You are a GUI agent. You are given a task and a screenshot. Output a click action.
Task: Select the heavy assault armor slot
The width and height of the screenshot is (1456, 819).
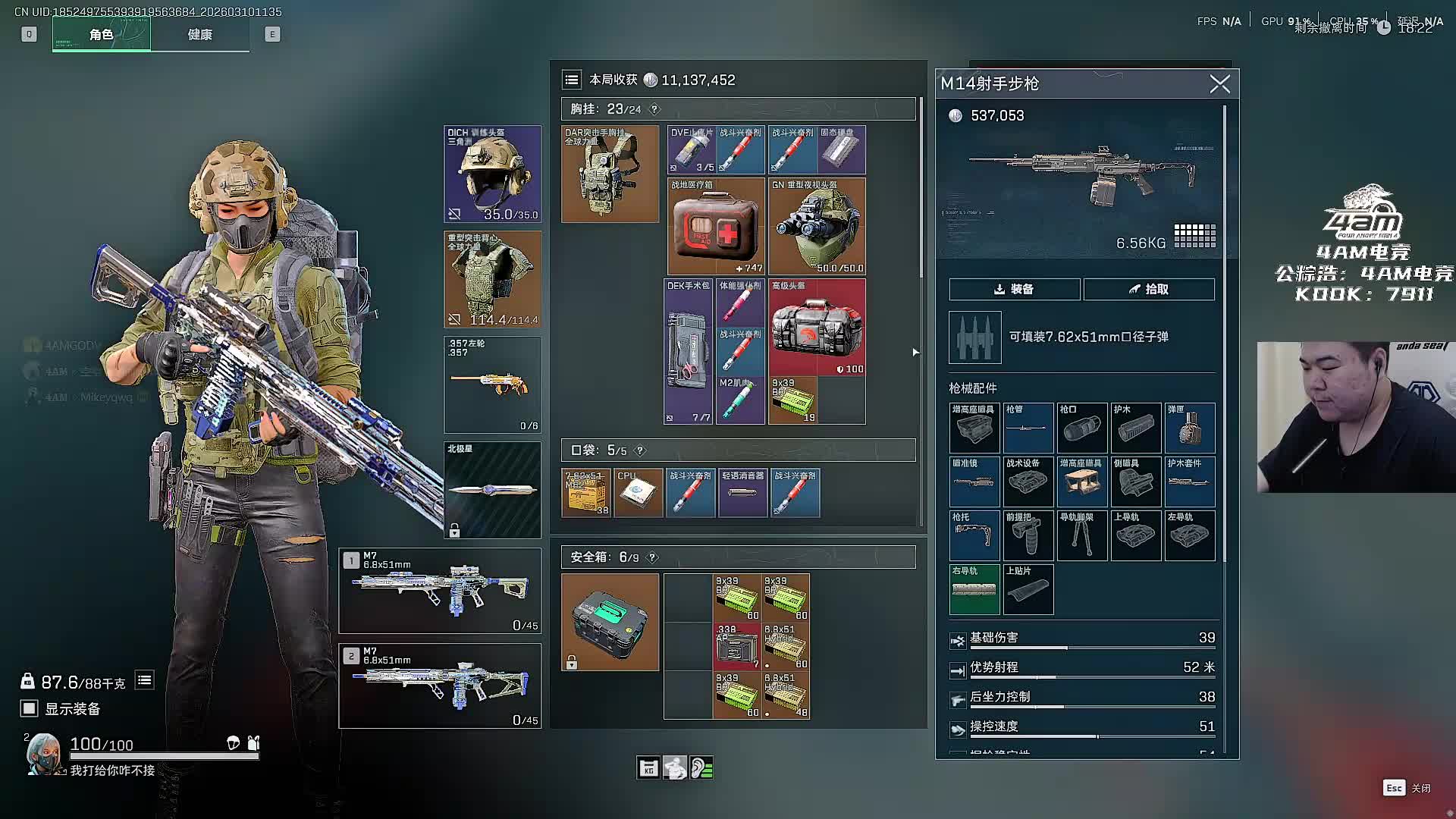point(492,279)
